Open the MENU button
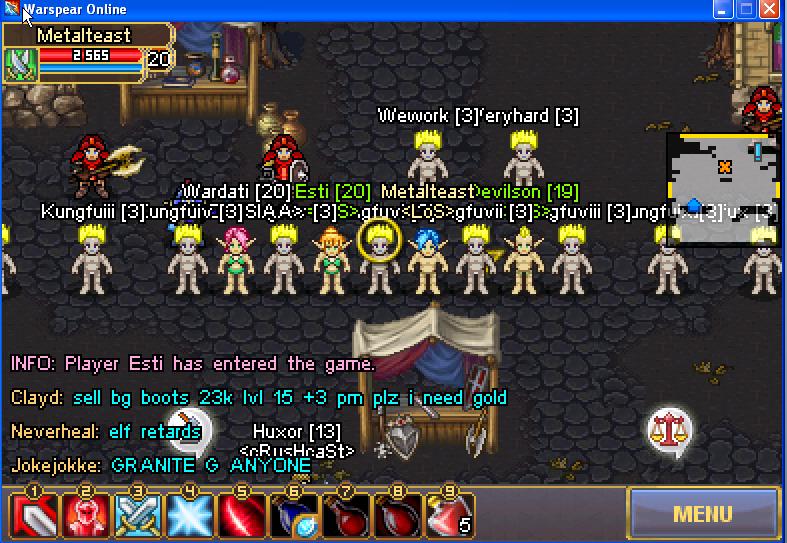Viewport: 787px width, 543px height. [703, 514]
